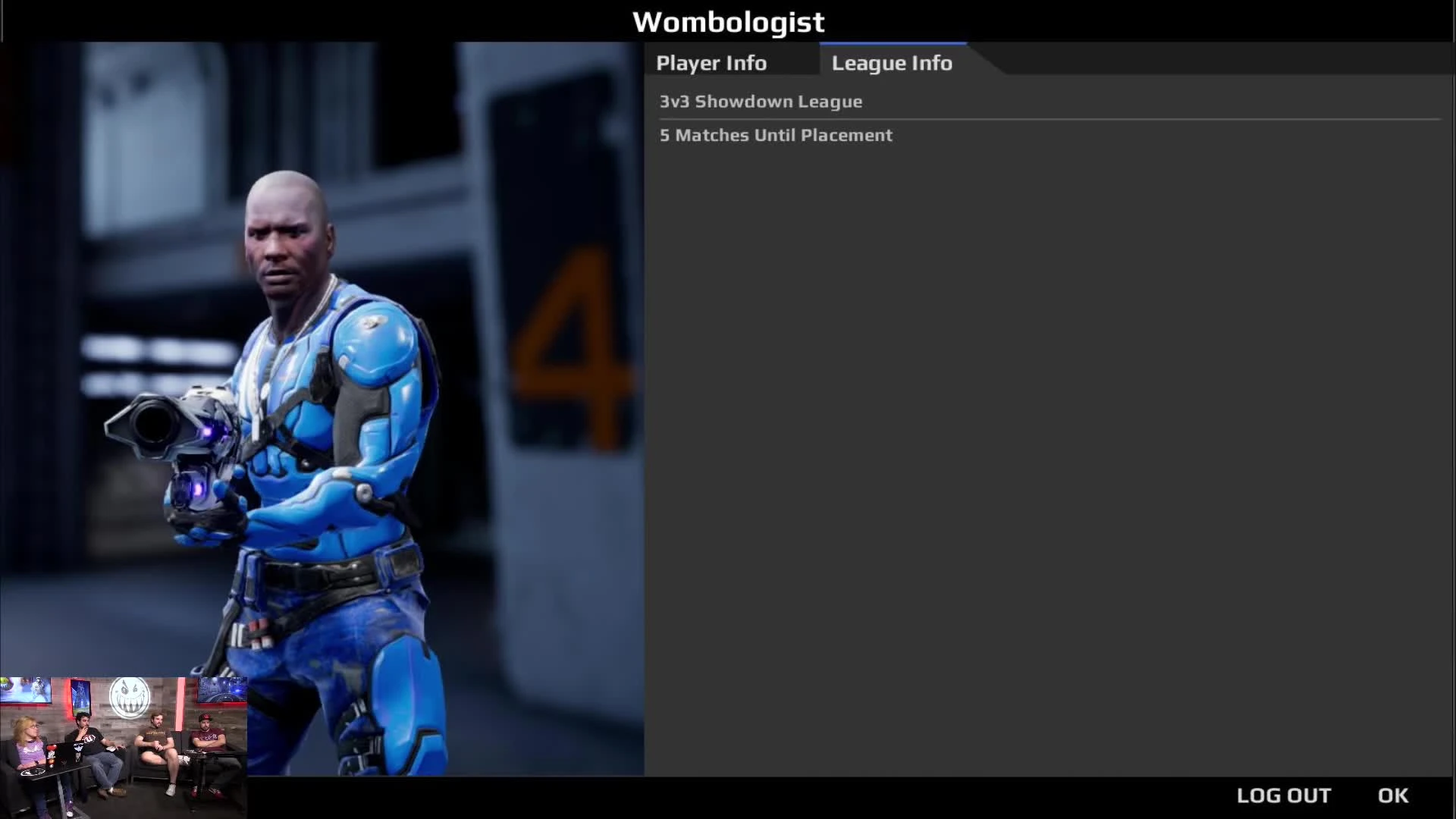Click the Wombologist player name header
The width and height of the screenshot is (1456, 819).
[x=729, y=22]
